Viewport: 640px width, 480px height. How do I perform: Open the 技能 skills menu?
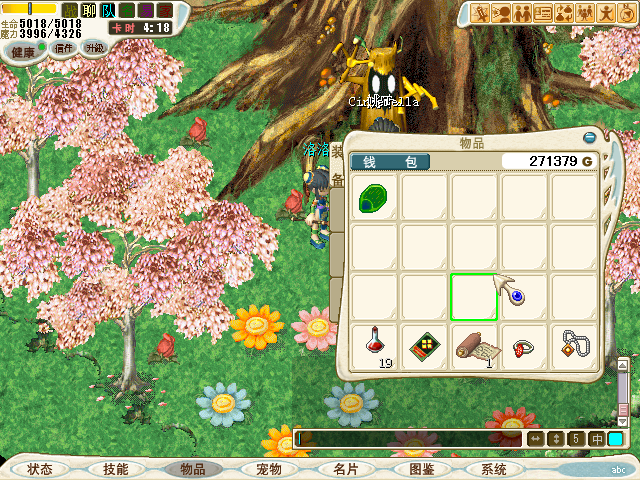pos(116,469)
